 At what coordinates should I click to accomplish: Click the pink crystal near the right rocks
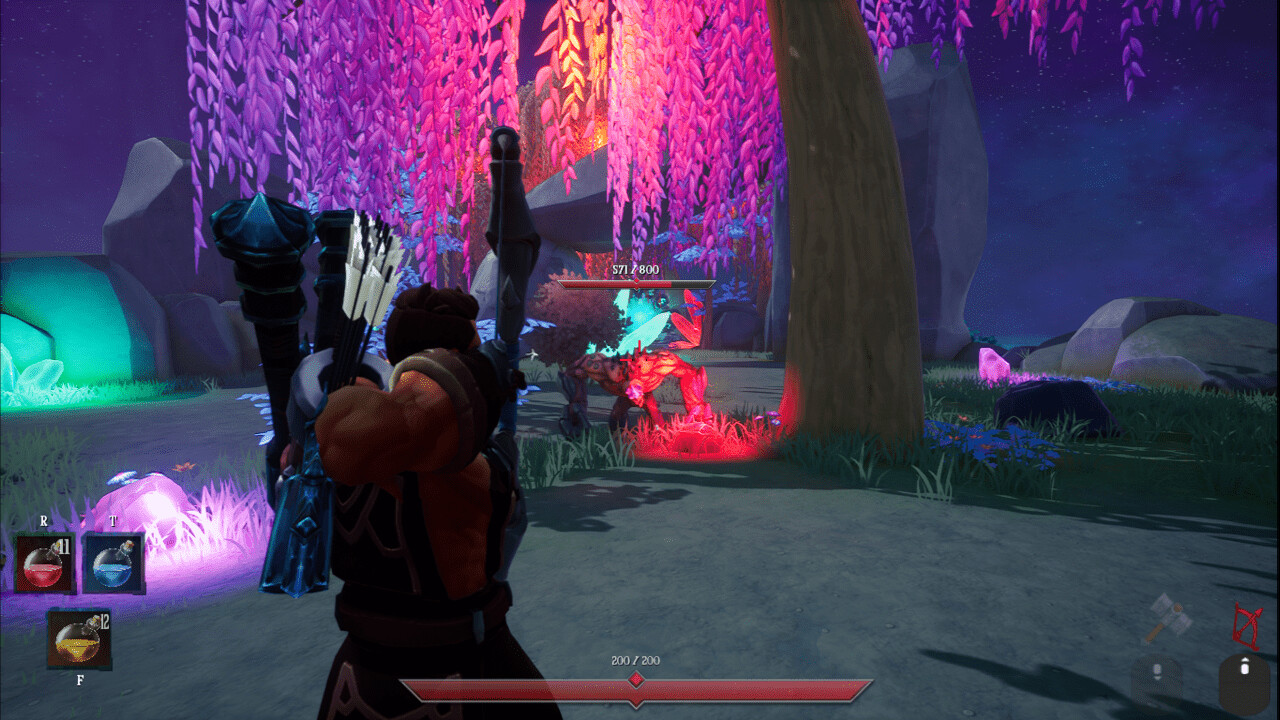coord(992,365)
